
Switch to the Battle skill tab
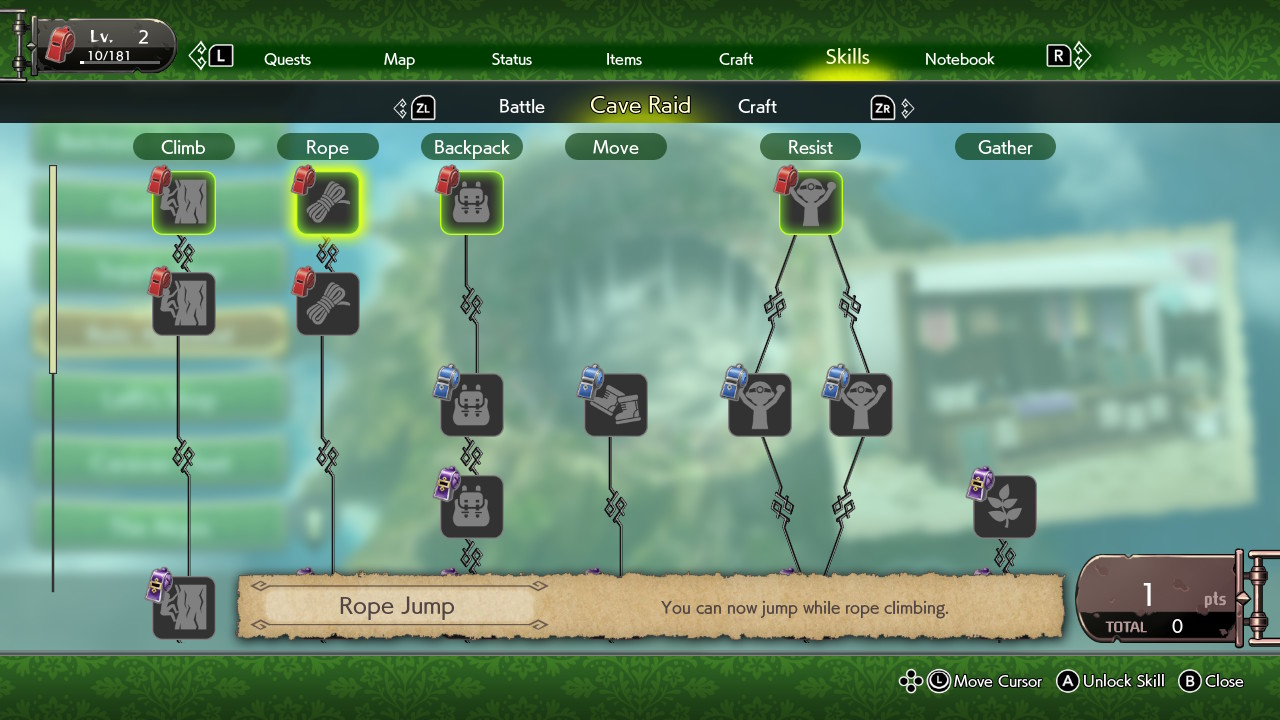tap(521, 106)
